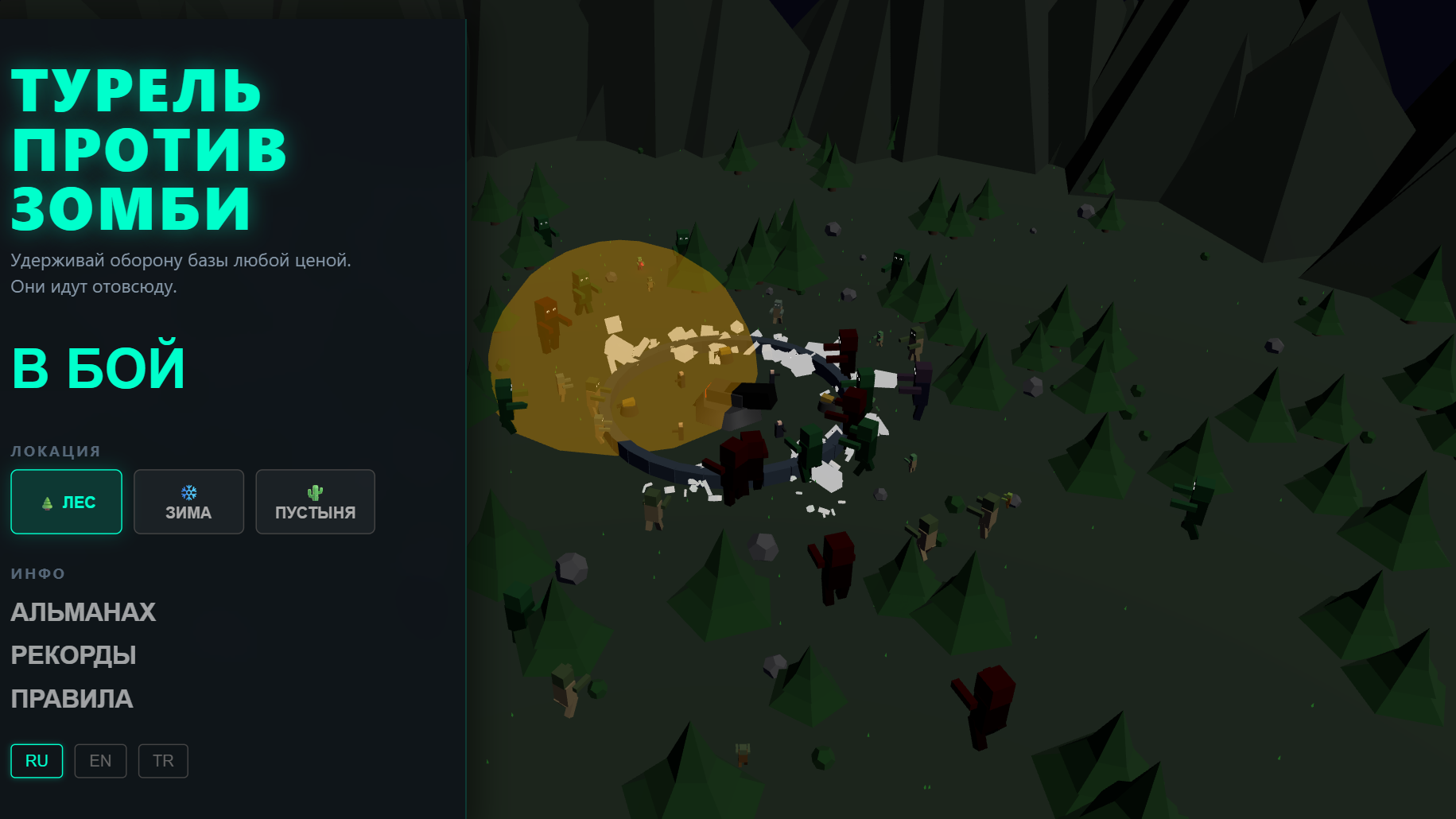Activate the RU language option

[x=37, y=760]
